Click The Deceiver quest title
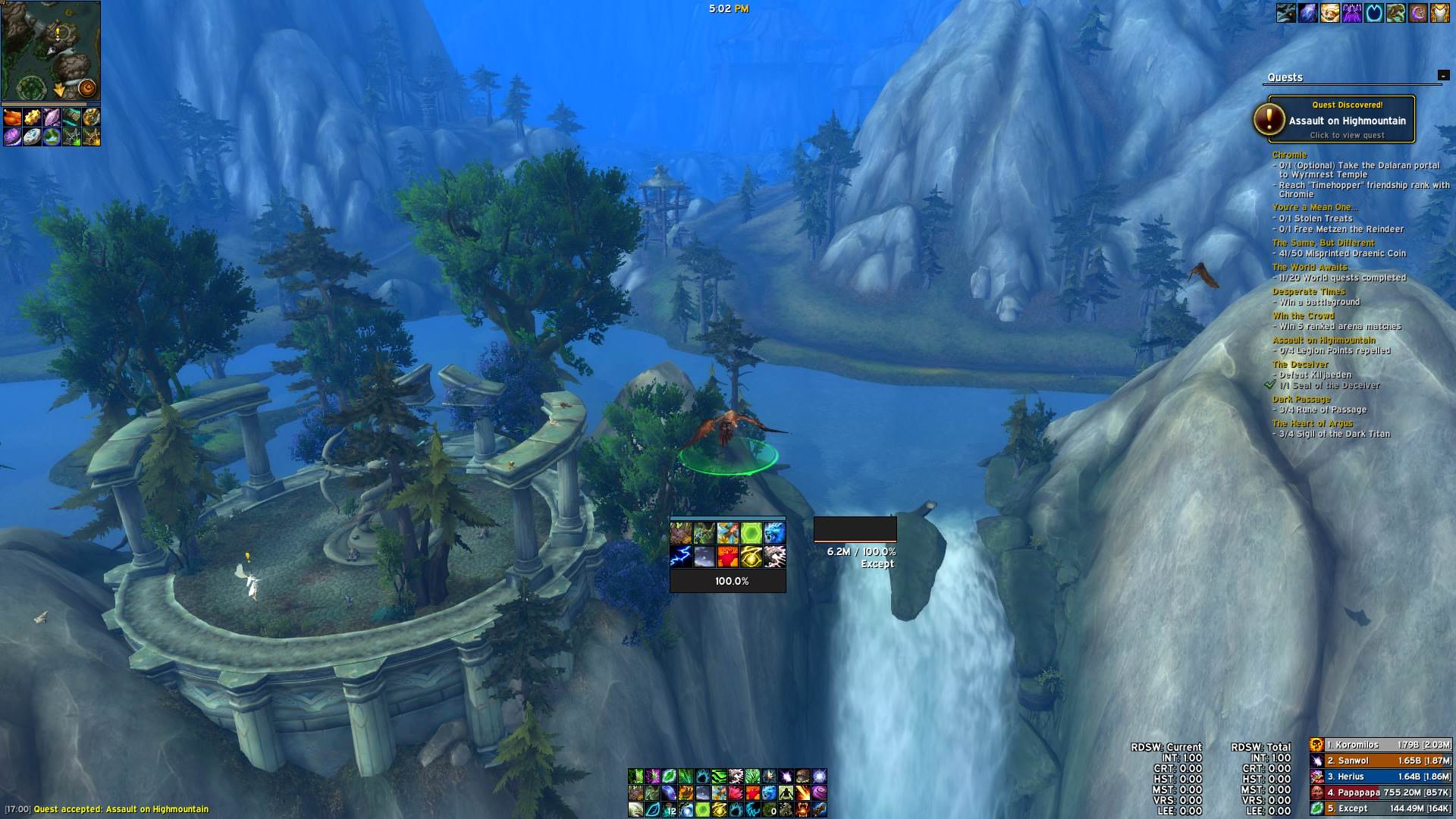This screenshot has width=1456, height=819. (x=1300, y=364)
